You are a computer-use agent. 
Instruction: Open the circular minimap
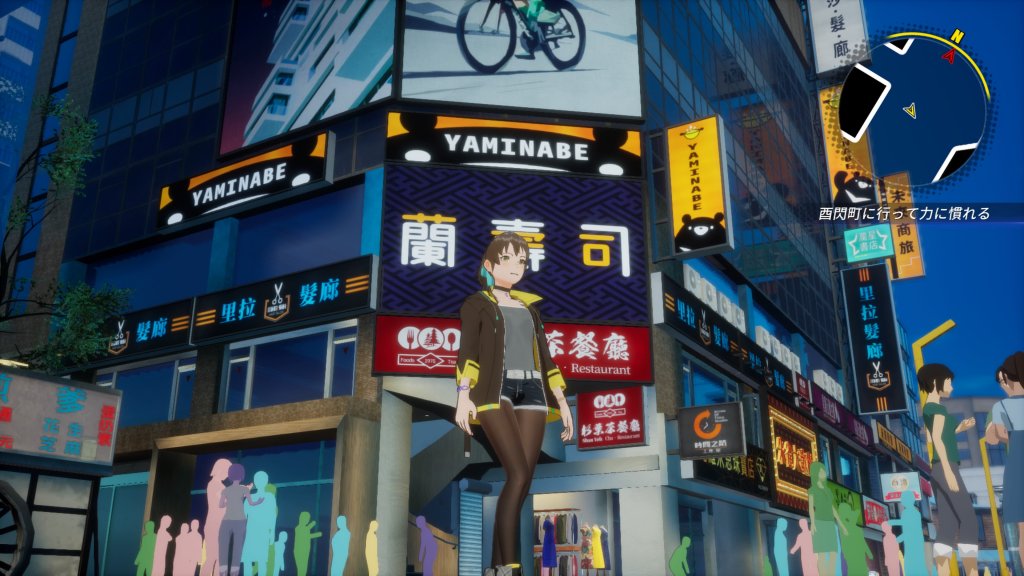click(912, 110)
